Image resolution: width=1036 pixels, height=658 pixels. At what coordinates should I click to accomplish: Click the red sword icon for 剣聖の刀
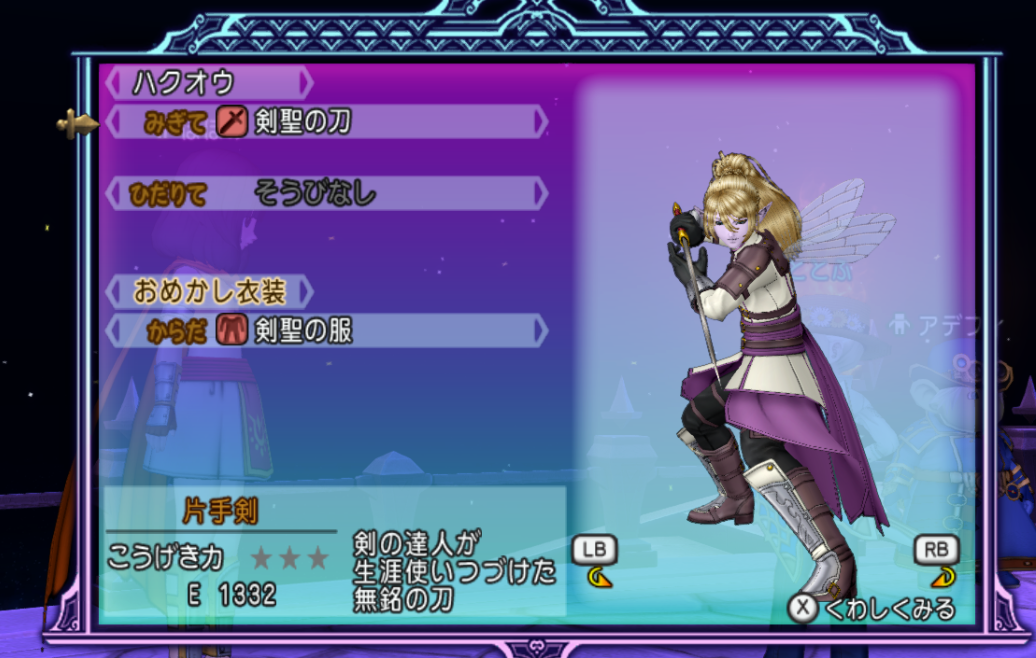232,122
